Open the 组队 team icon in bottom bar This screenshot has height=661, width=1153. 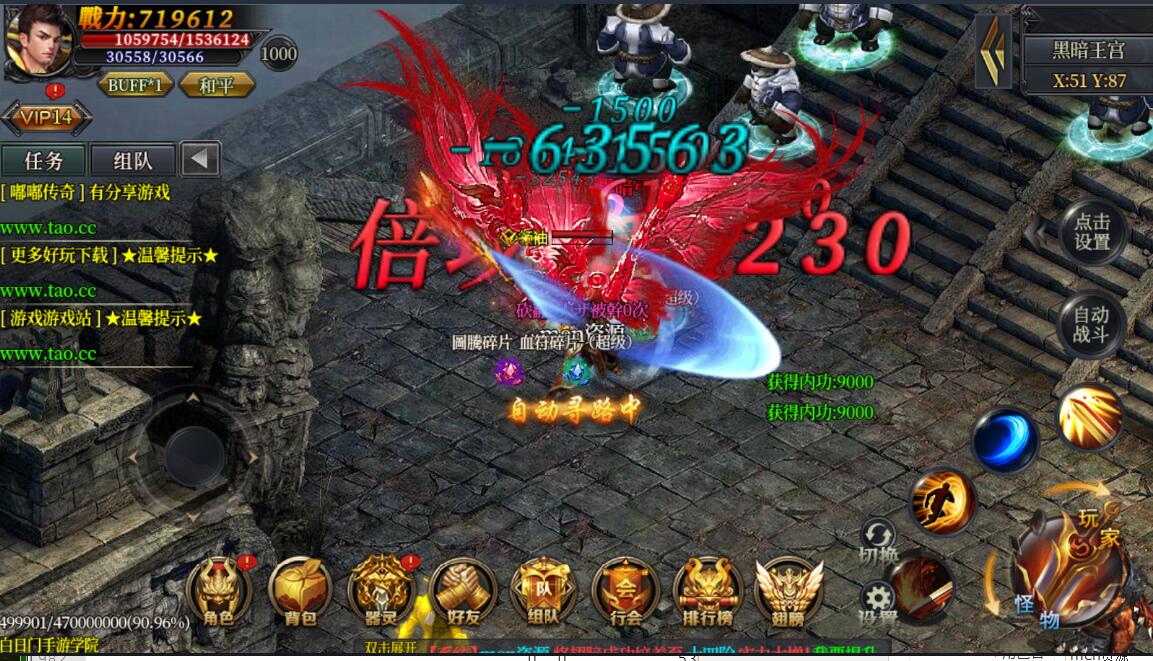(544, 592)
